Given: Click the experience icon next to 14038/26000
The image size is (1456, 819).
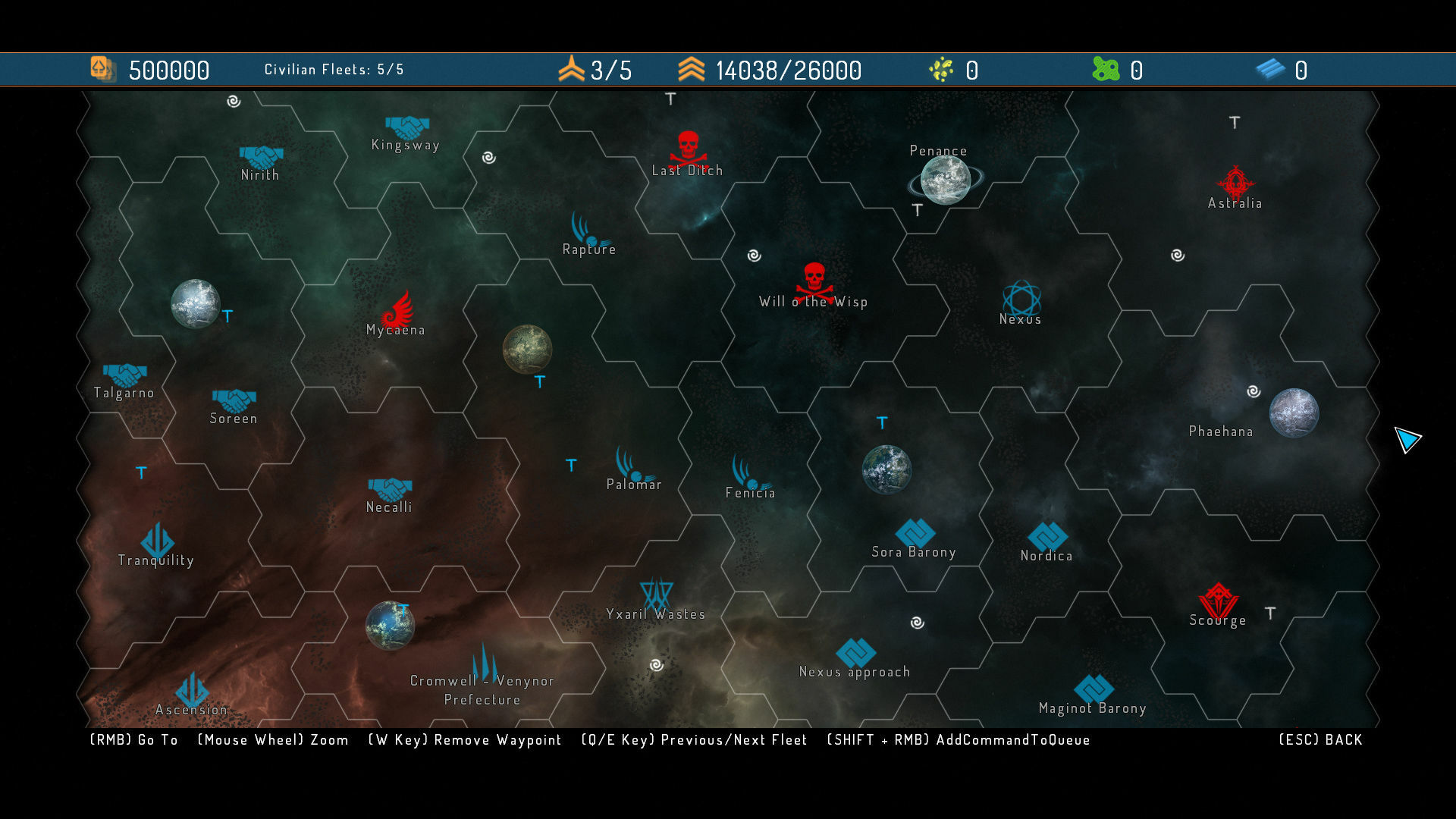Looking at the screenshot, I should point(690,70).
